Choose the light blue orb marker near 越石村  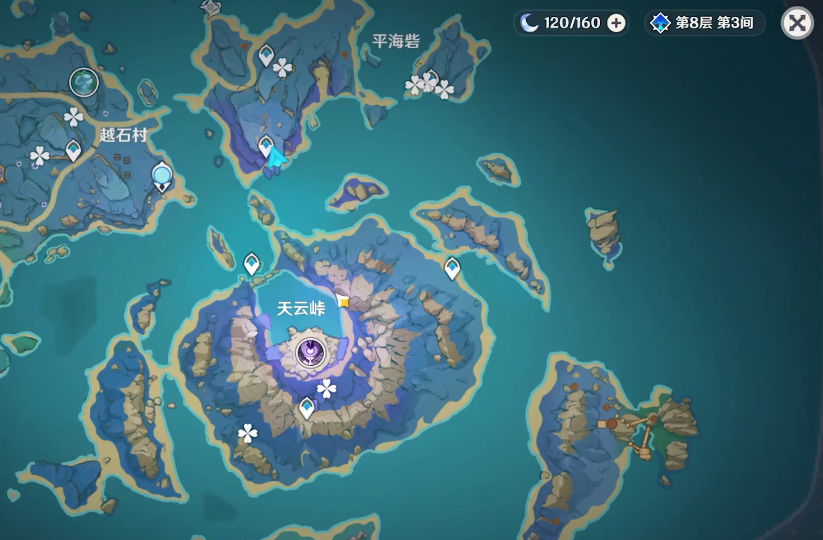(x=162, y=177)
